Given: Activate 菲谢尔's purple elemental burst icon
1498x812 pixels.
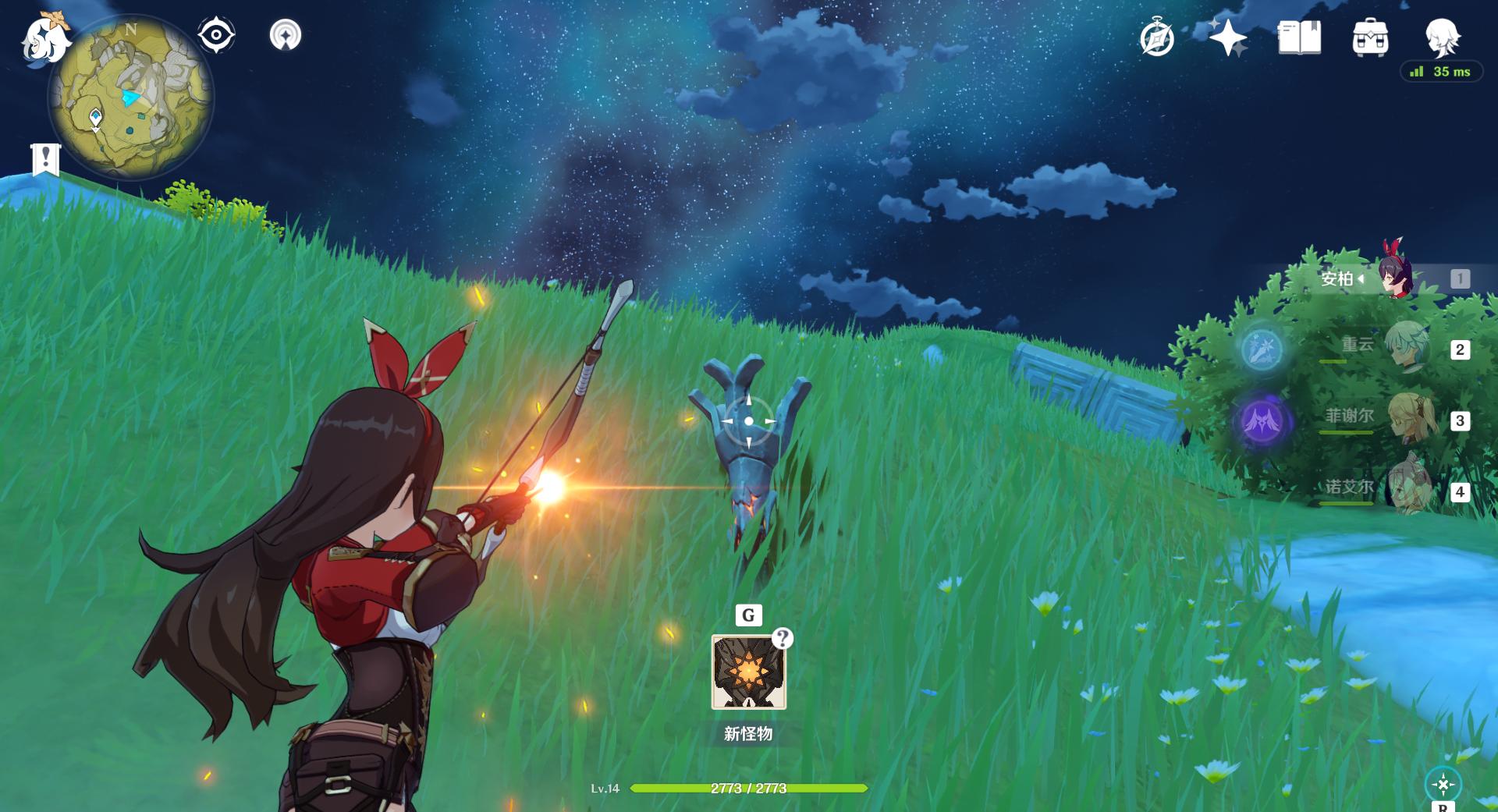Looking at the screenshot, I should point(1262,421).
